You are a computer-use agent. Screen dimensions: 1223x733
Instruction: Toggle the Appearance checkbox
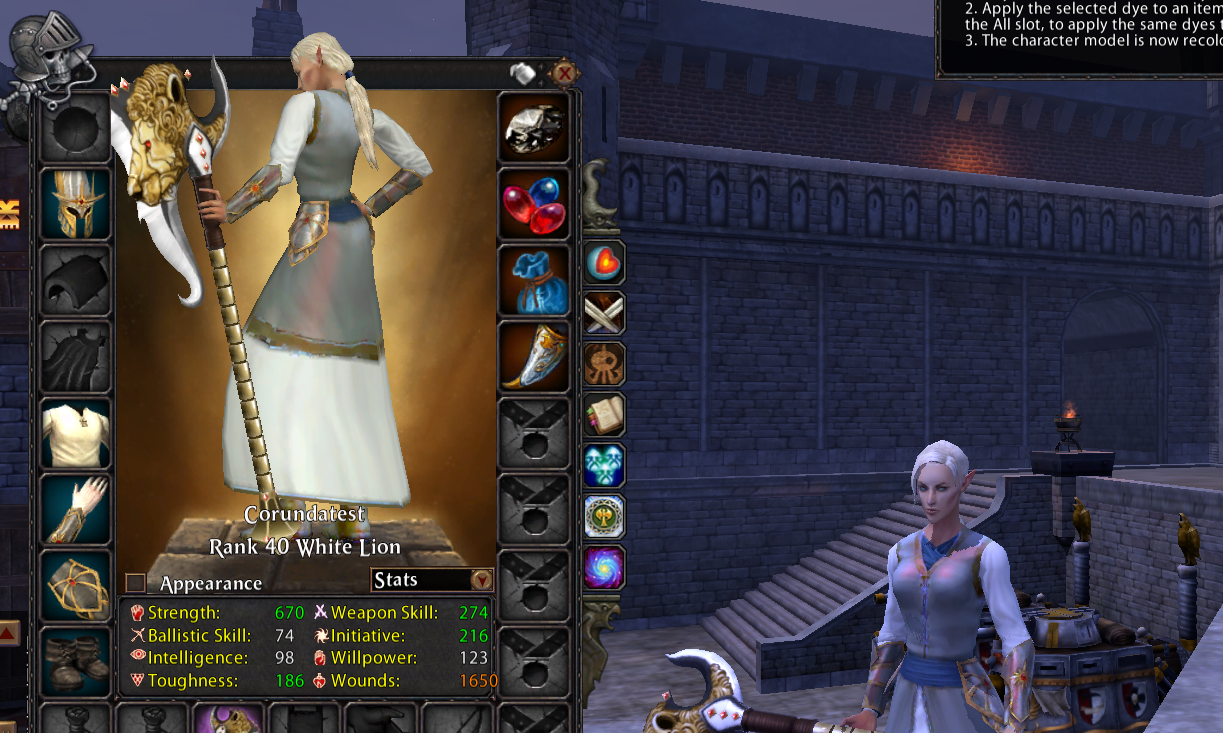pyautogui.click(x=136, y=582)
